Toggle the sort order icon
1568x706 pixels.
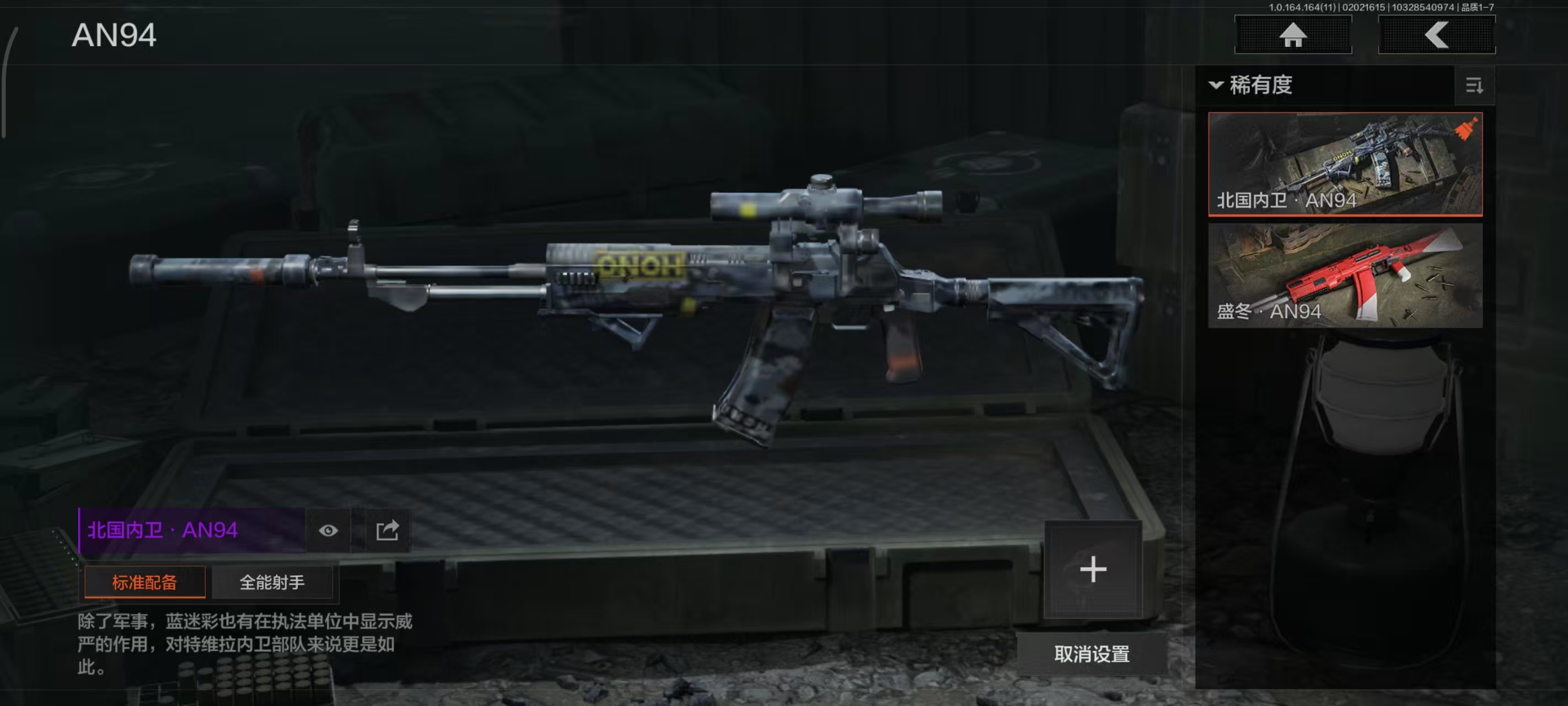click(x=1474, y=86)
